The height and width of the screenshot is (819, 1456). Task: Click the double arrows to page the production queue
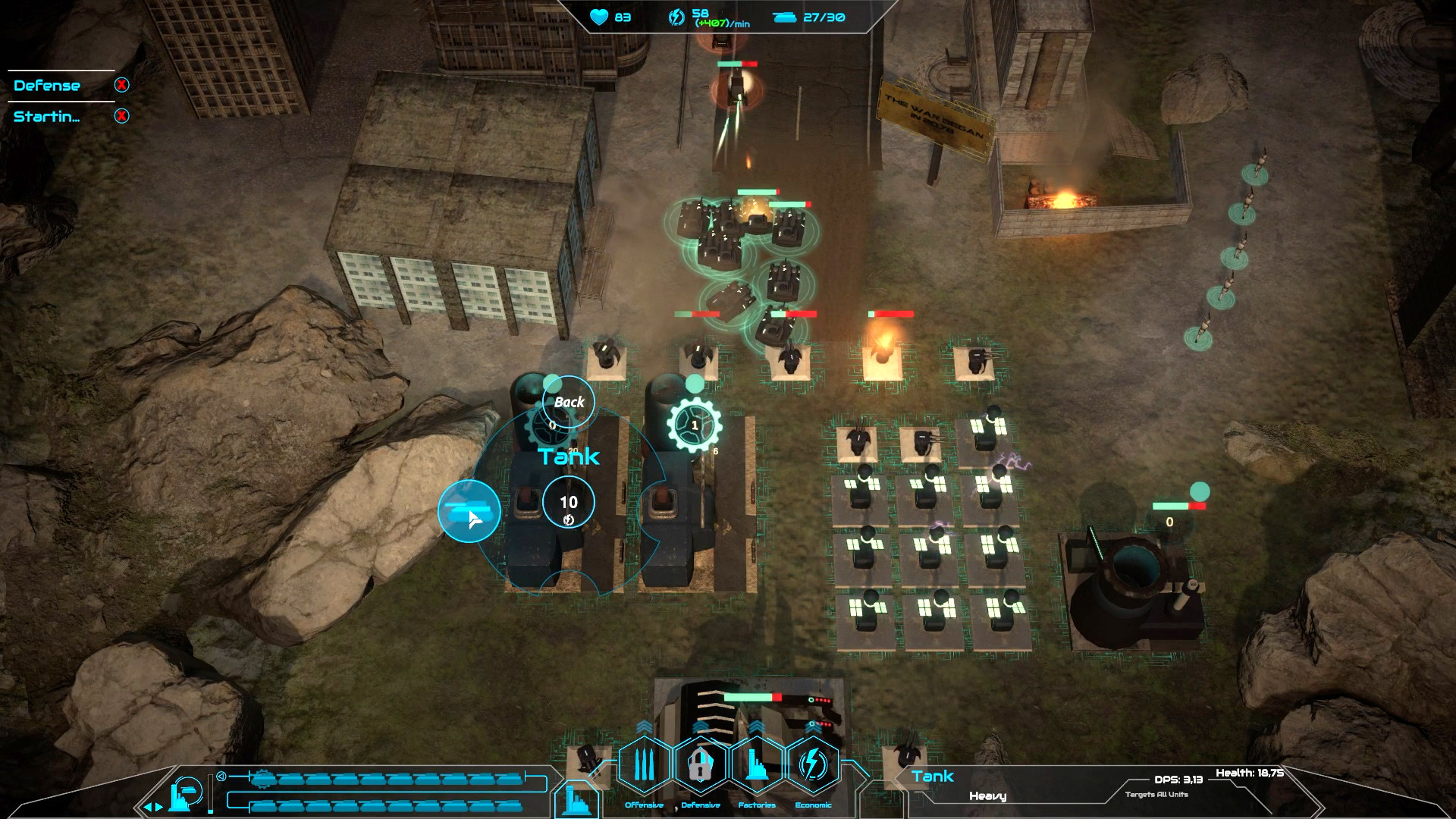coord(154,806)
